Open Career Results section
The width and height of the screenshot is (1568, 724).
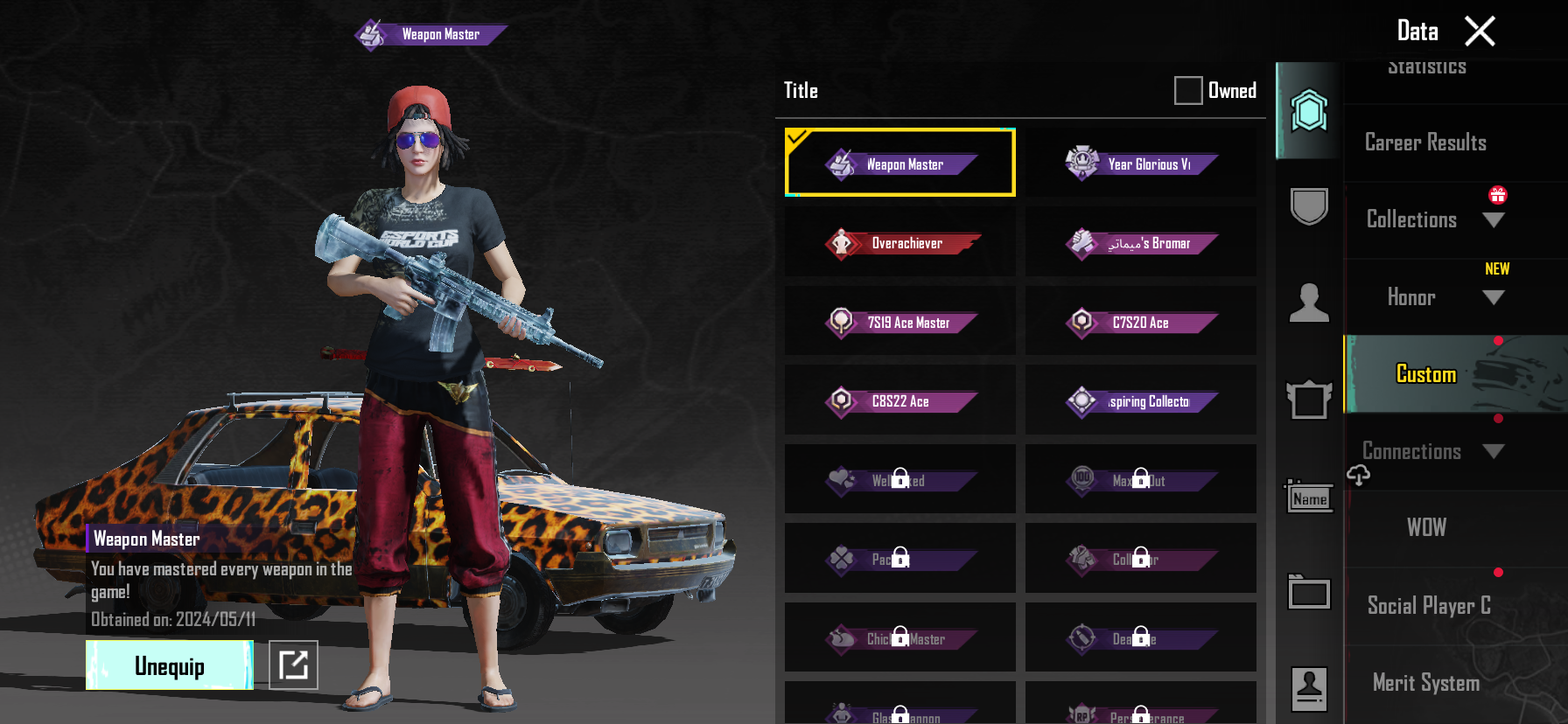[1425, 143]
